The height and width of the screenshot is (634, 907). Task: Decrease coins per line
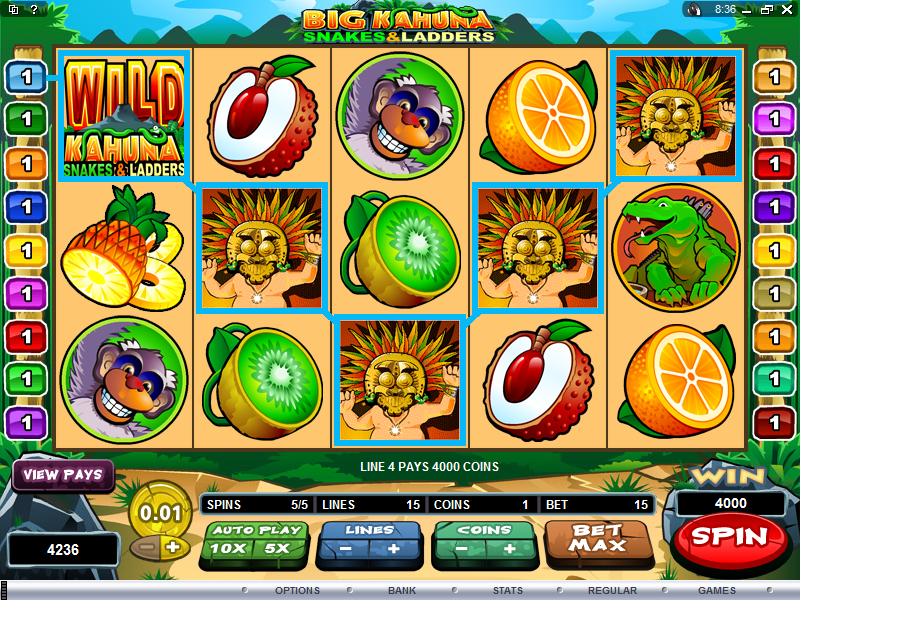click(x=459, y=548)
